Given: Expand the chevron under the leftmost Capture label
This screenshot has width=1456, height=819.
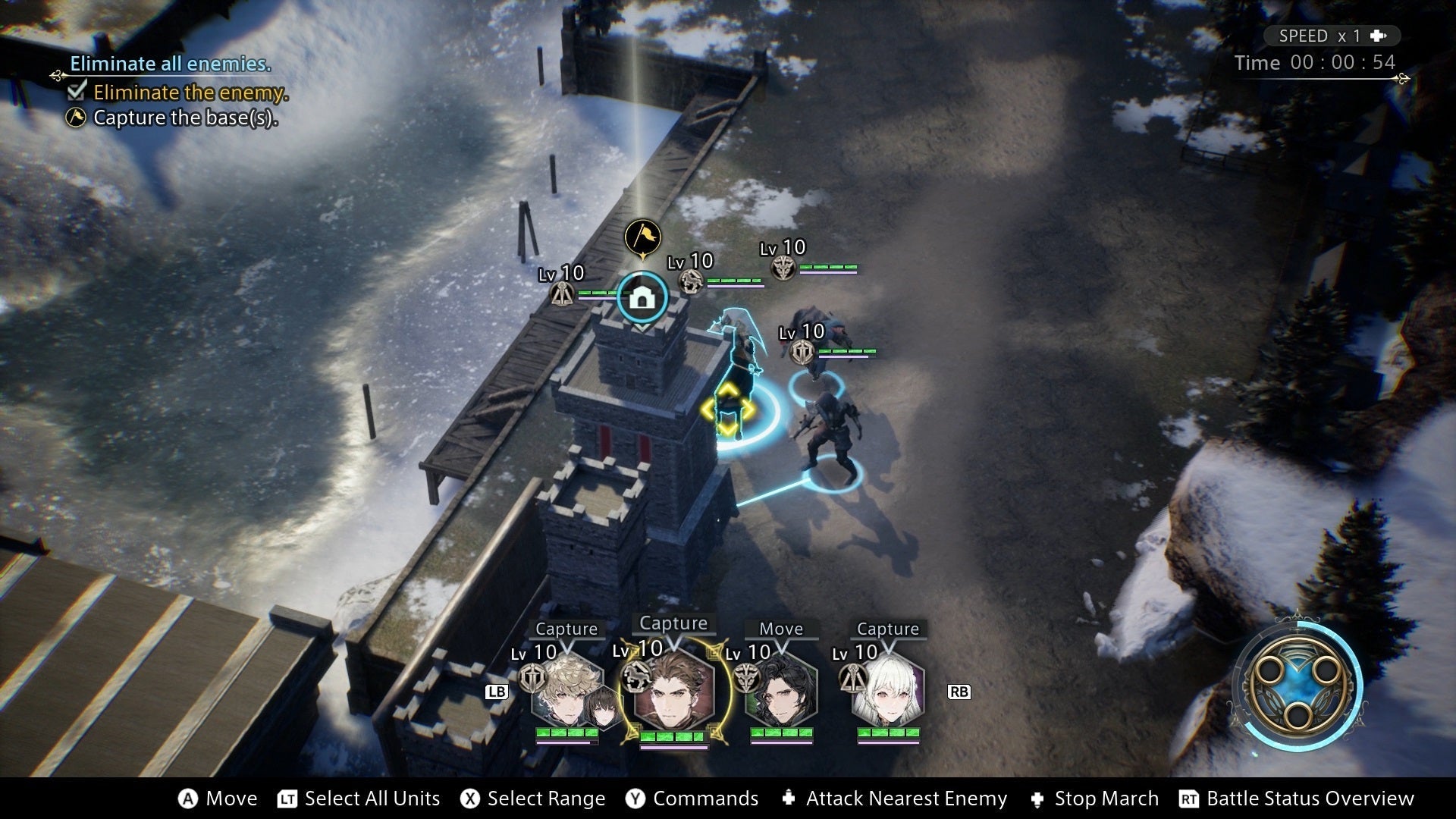Looking at the screenshot, I should point(566,649).
